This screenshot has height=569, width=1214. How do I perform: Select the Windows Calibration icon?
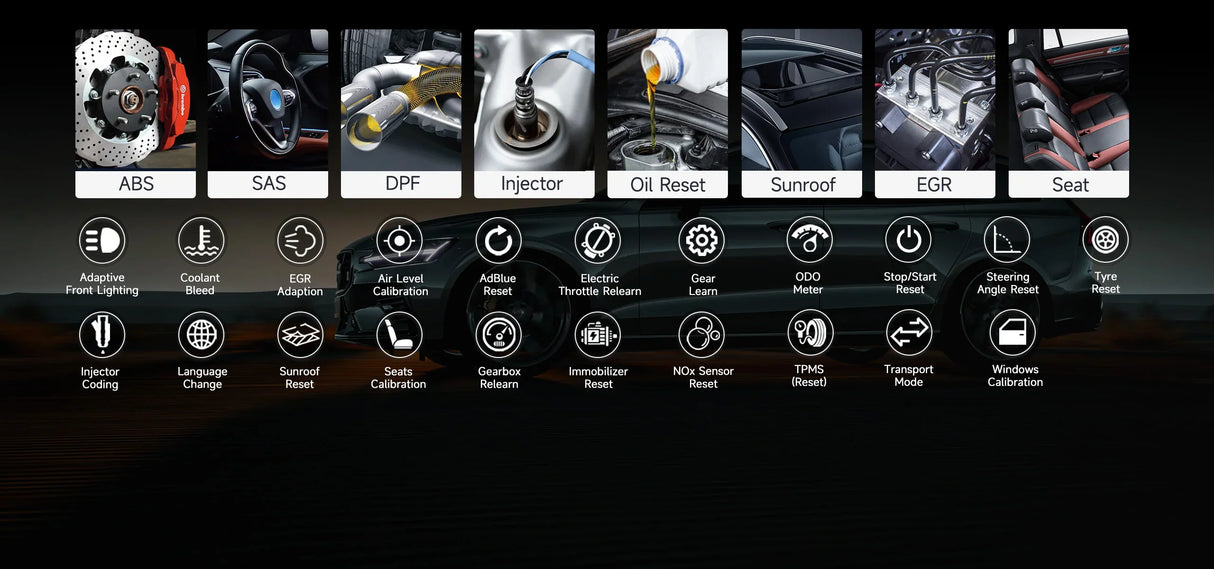coord(1014,333)
